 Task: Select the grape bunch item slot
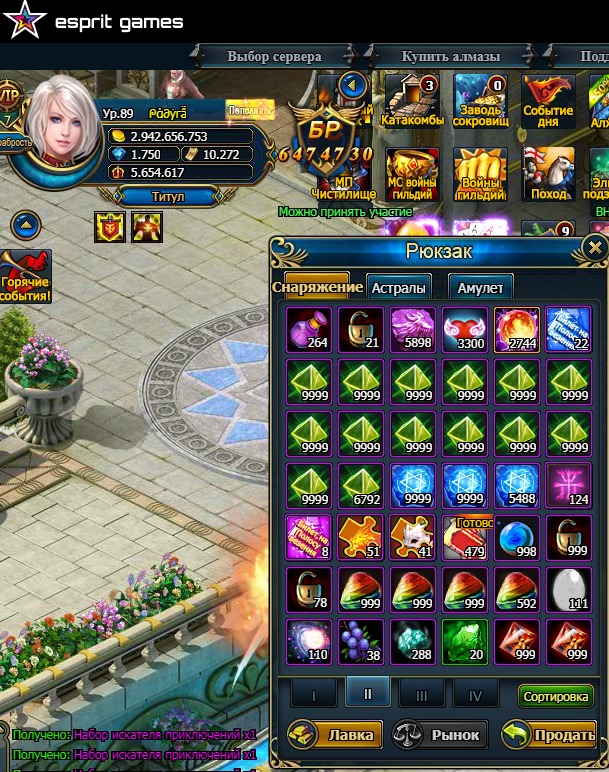361,642
